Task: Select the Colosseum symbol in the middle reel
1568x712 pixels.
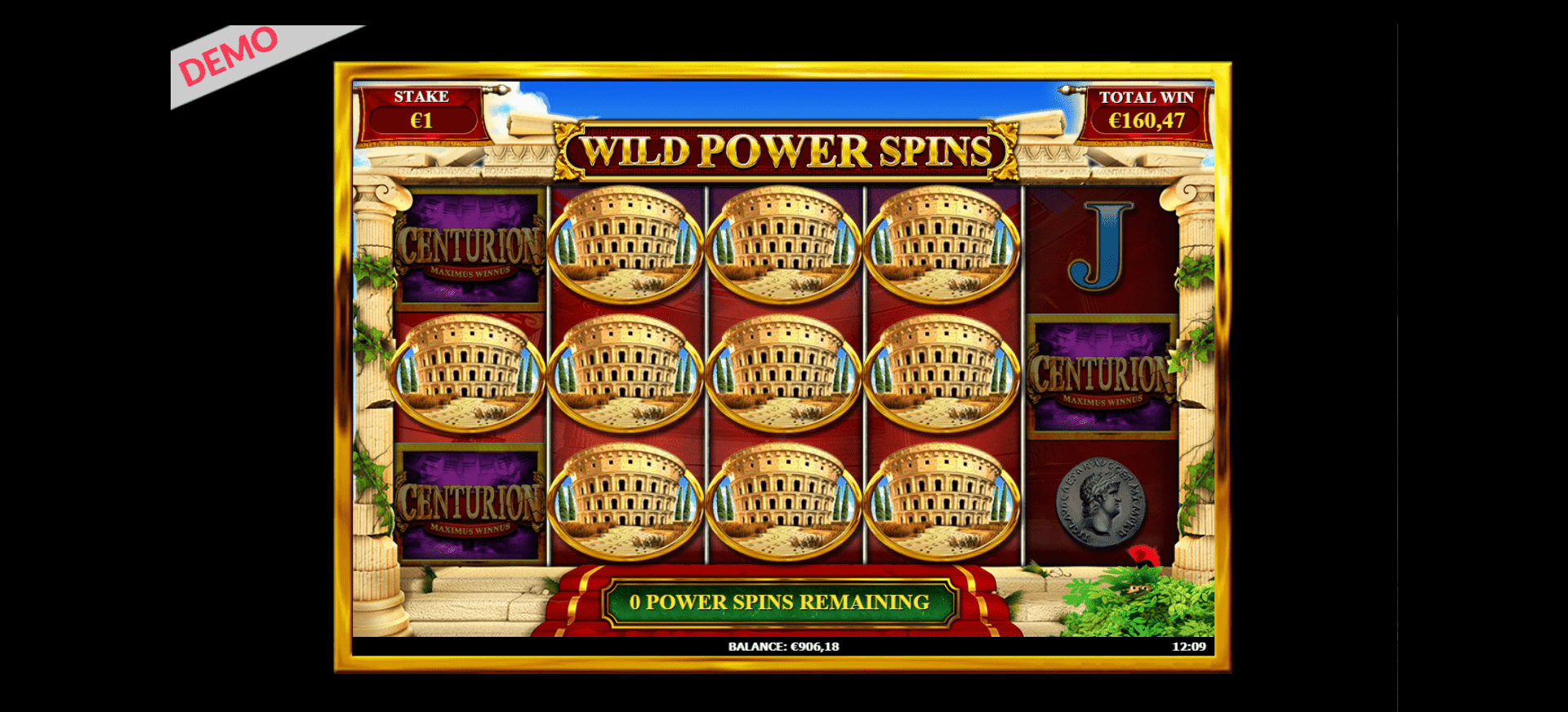Action: pos(784,372)
